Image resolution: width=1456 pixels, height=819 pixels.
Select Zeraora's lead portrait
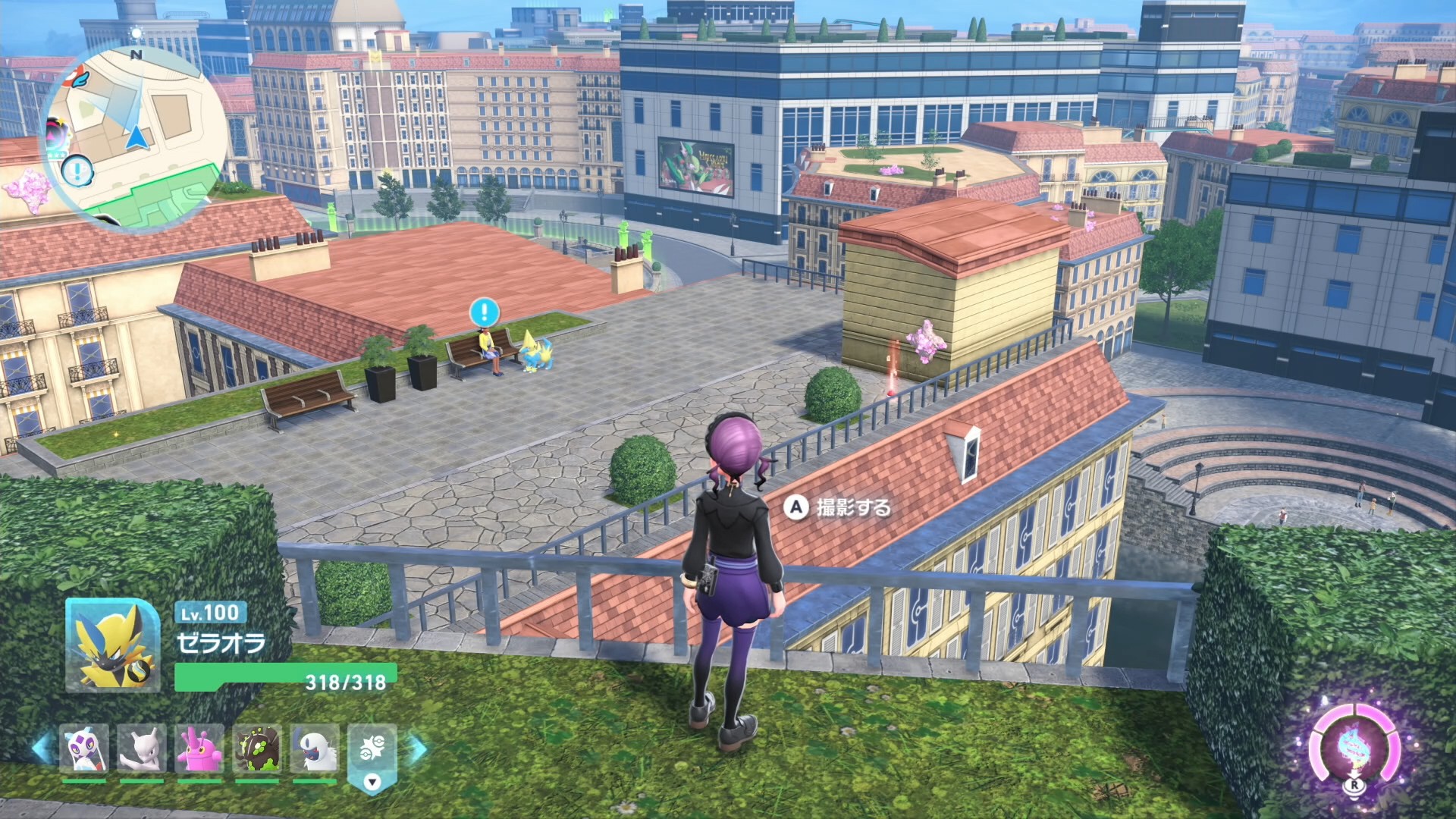pos(112,645)
